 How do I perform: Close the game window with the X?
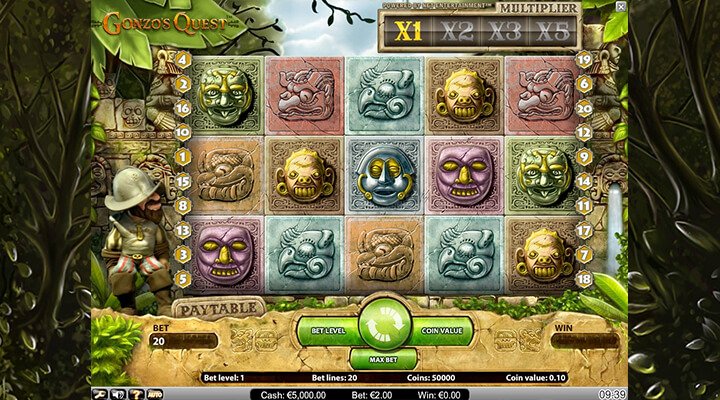[620, 7]
